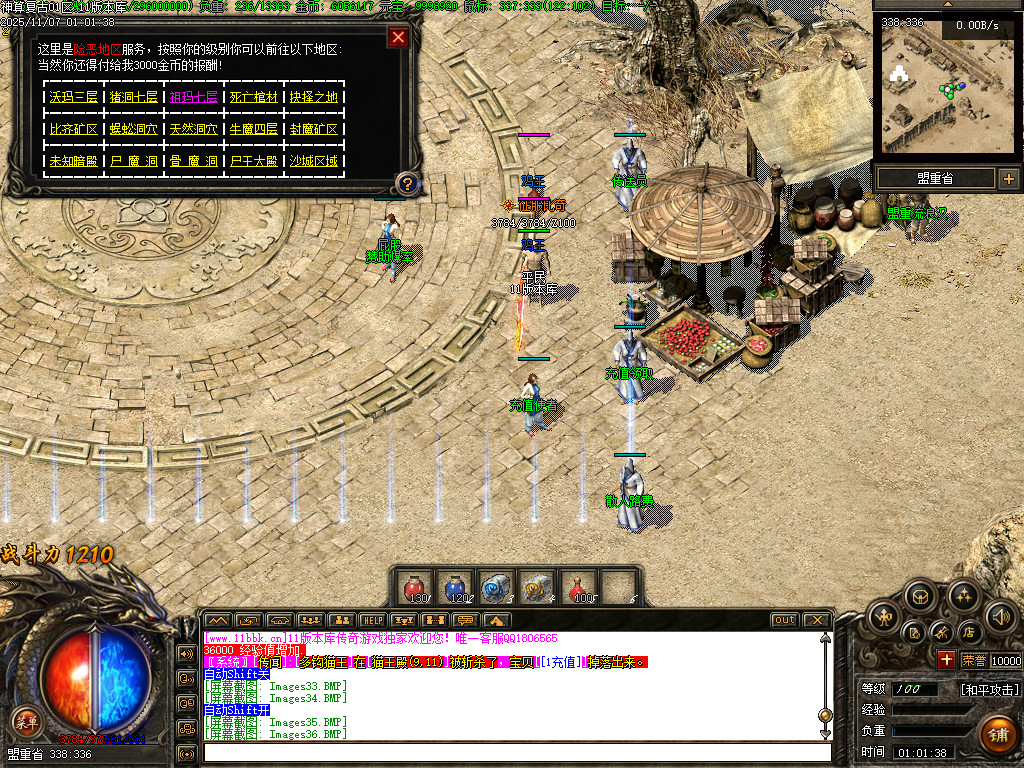Close the chat panel with X

pyautogui.click(x=817, y=620)
